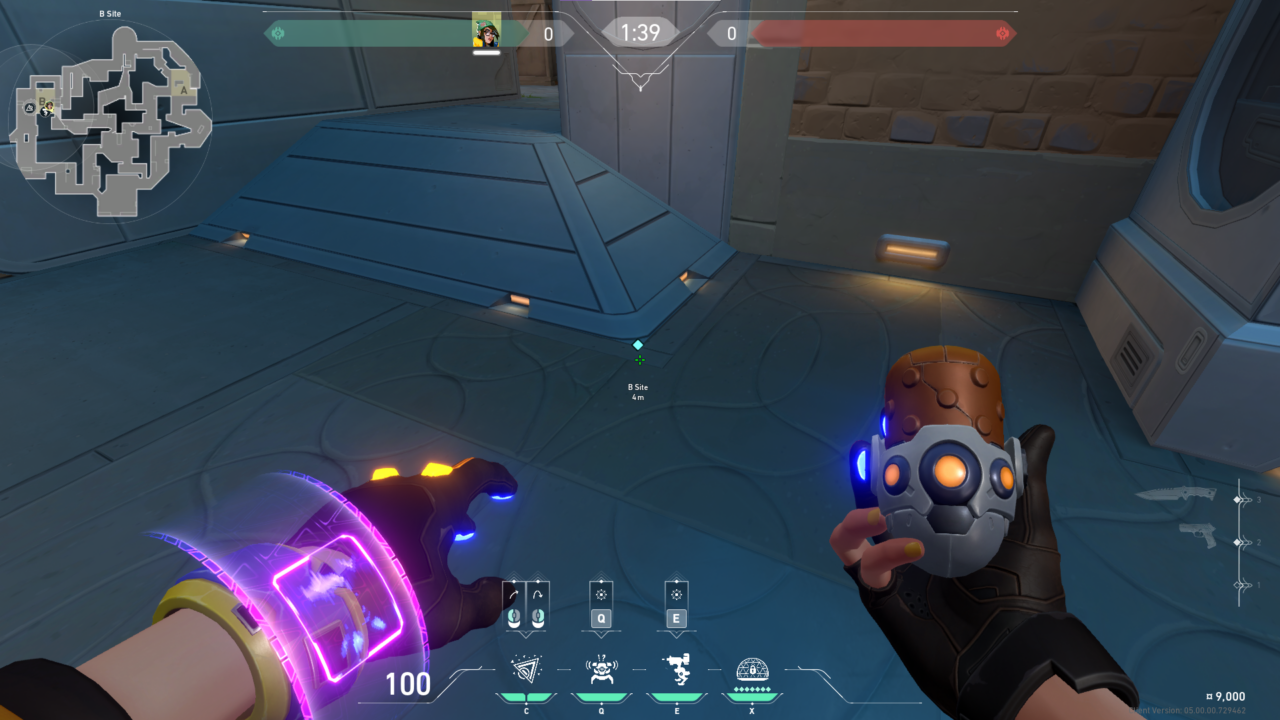The image size is (1280, 720).
Task: Toggle the E equip keybind prompt
Action: (676, 617)
